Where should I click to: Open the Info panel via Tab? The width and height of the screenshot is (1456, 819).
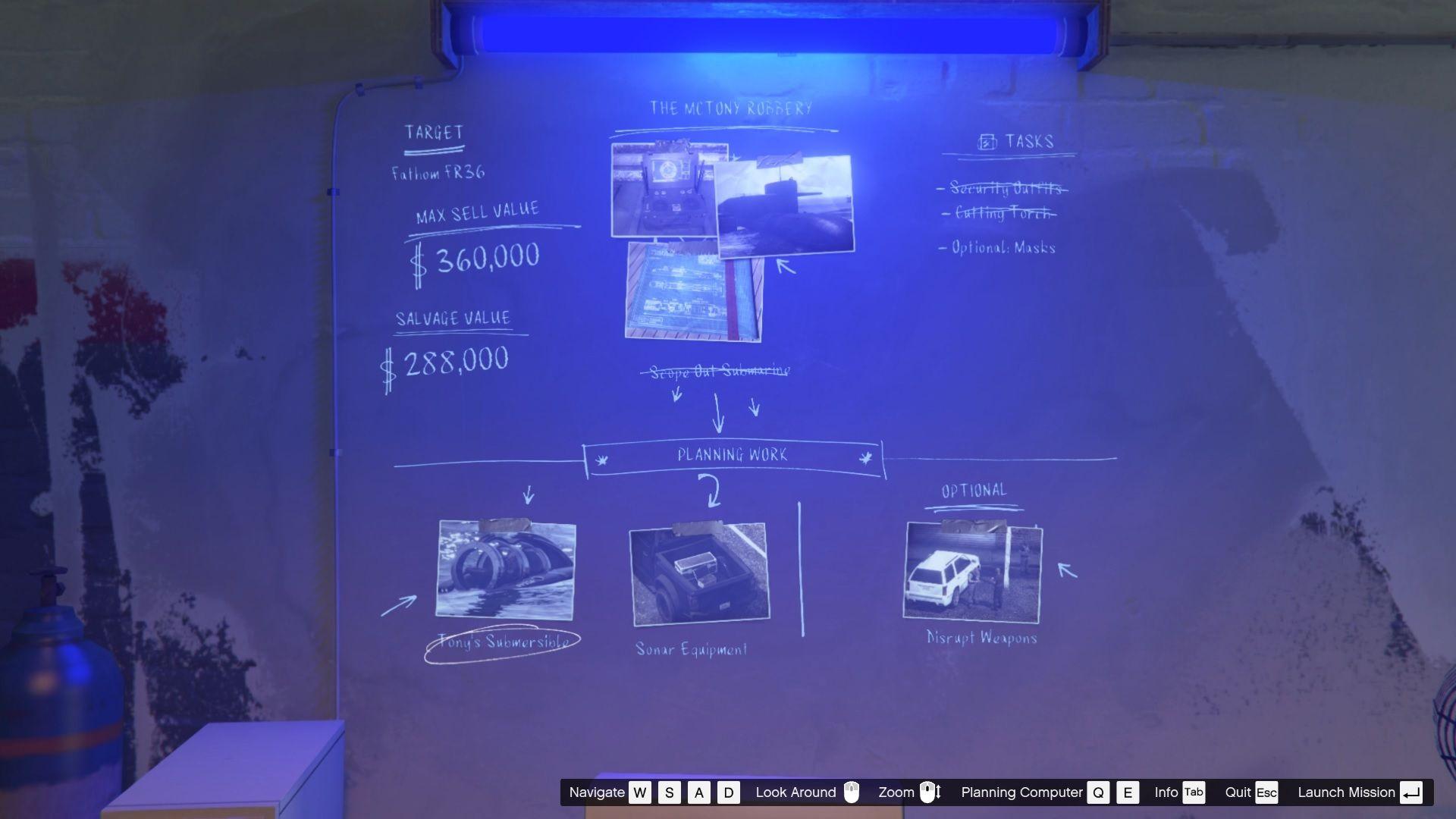click(x=1193, y=792)
